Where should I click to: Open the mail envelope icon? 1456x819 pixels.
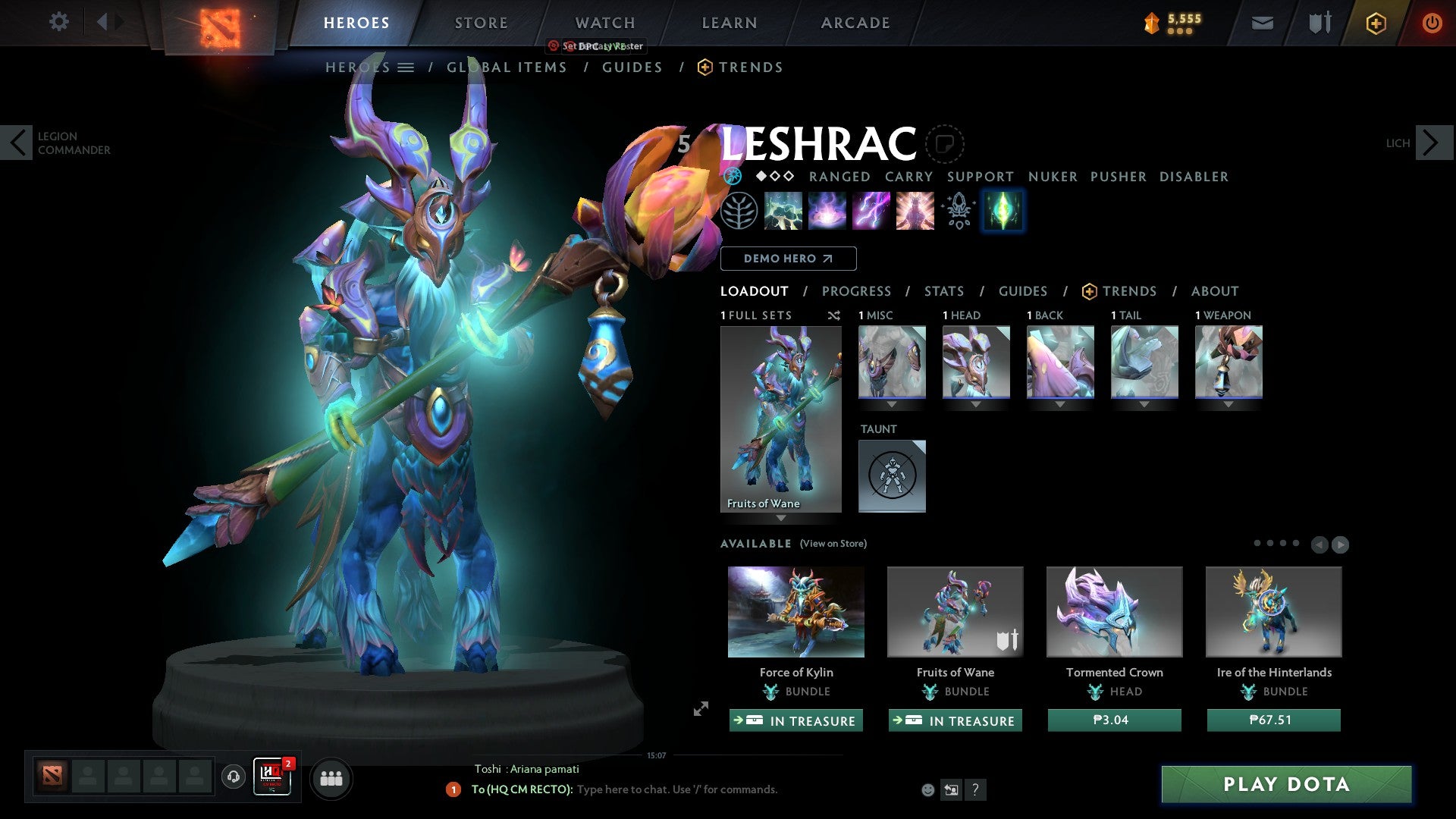(x=1262, y=23)
